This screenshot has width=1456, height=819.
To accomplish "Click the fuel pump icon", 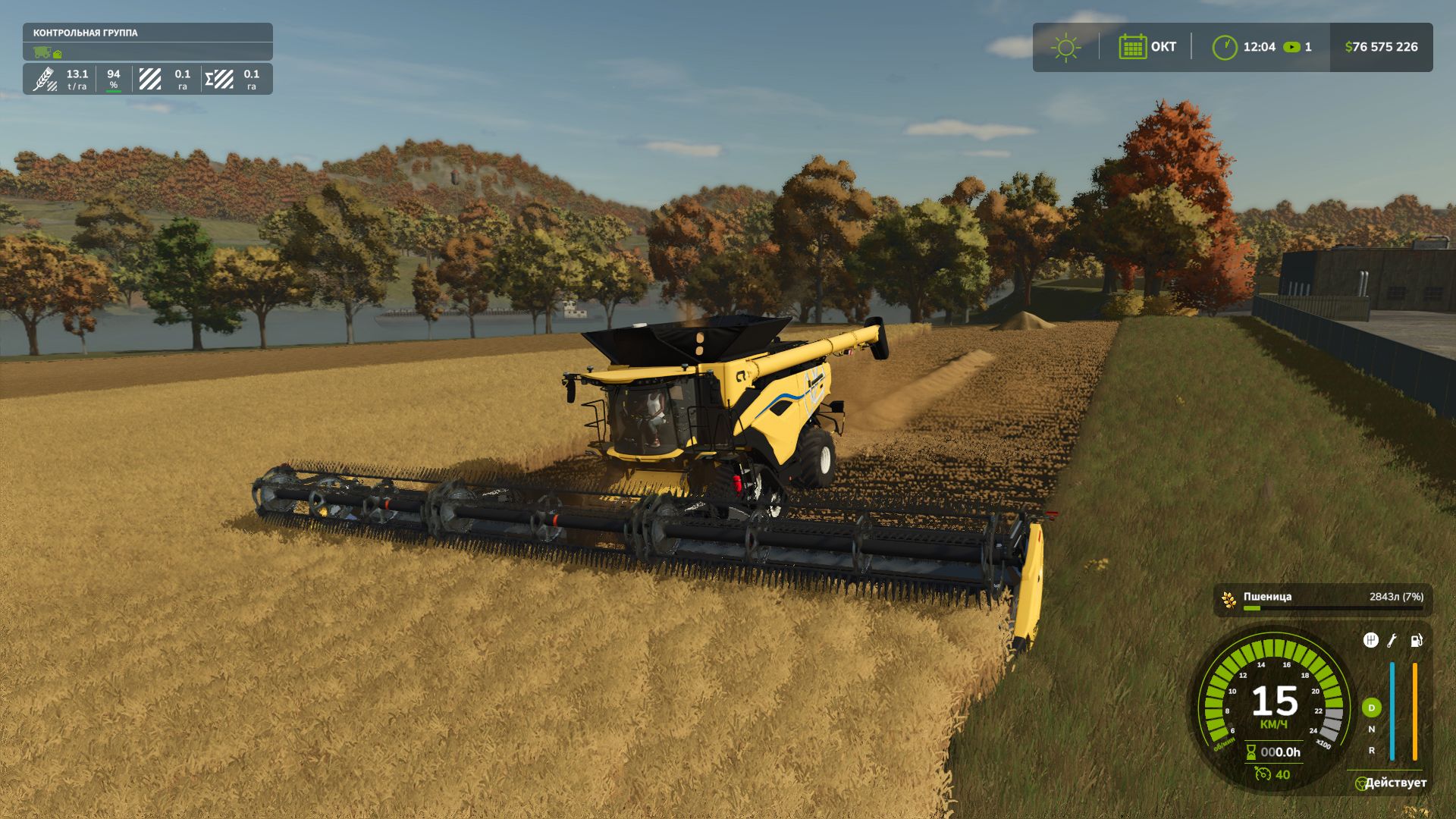I will [1416, 641].
